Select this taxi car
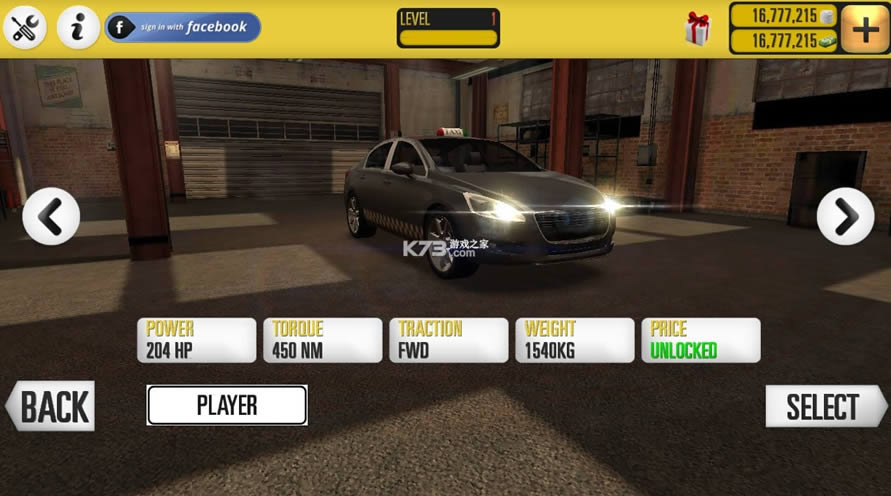This screenshot has height=496, width=891. [823, 407]
